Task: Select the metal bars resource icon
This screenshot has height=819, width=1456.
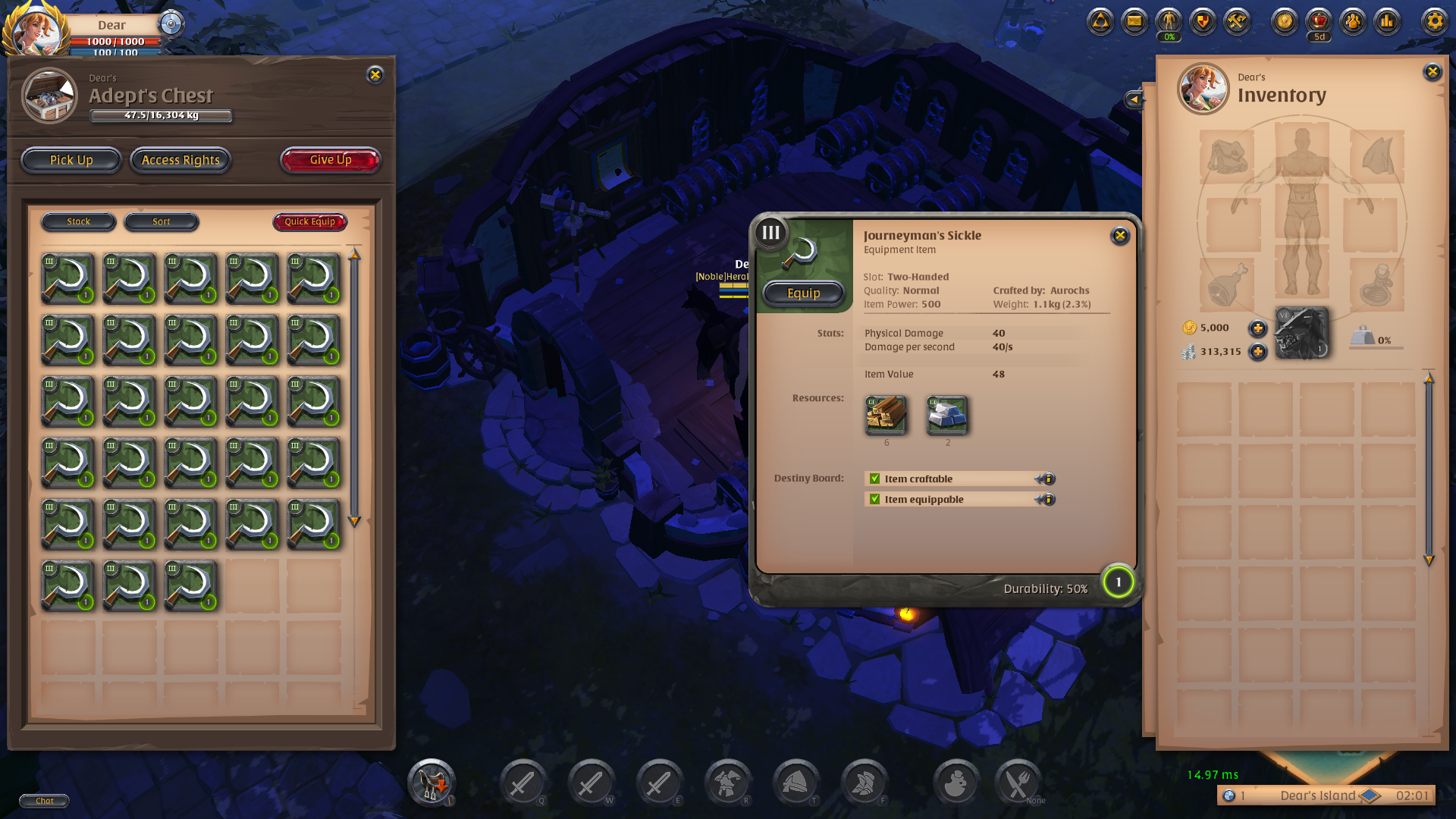Action: (x=947, y=415)
